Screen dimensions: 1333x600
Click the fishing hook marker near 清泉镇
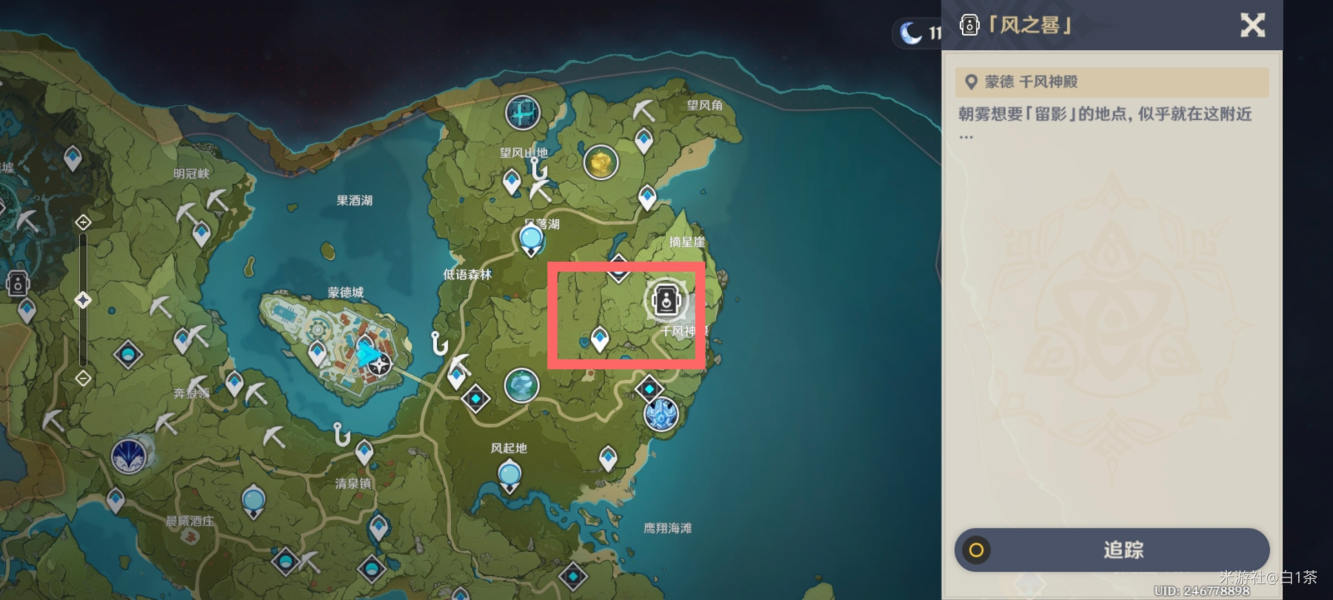coord(342,436)
